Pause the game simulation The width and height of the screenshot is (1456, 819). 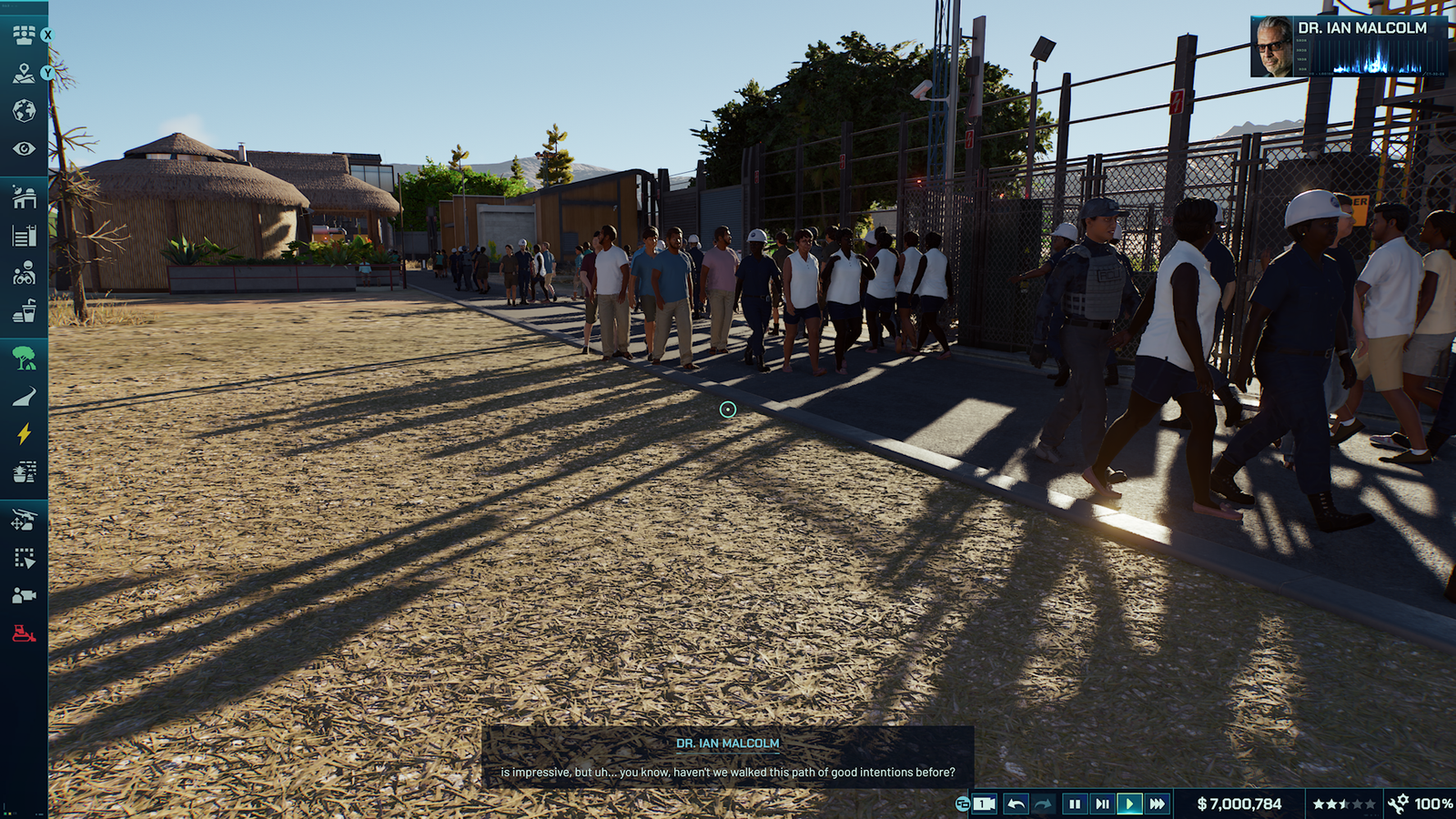1074,804
